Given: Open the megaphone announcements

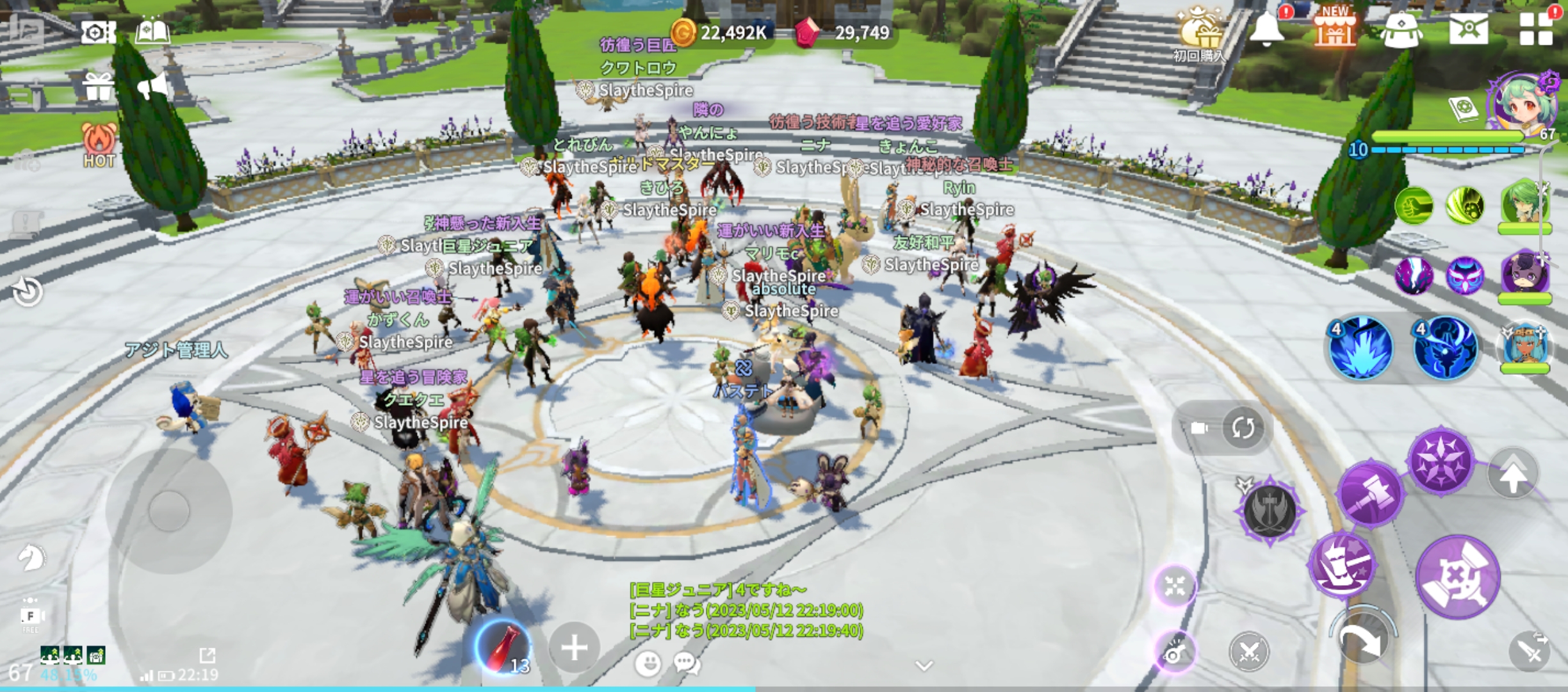Looking at the screenshot, I should click(x=152, y=86).
